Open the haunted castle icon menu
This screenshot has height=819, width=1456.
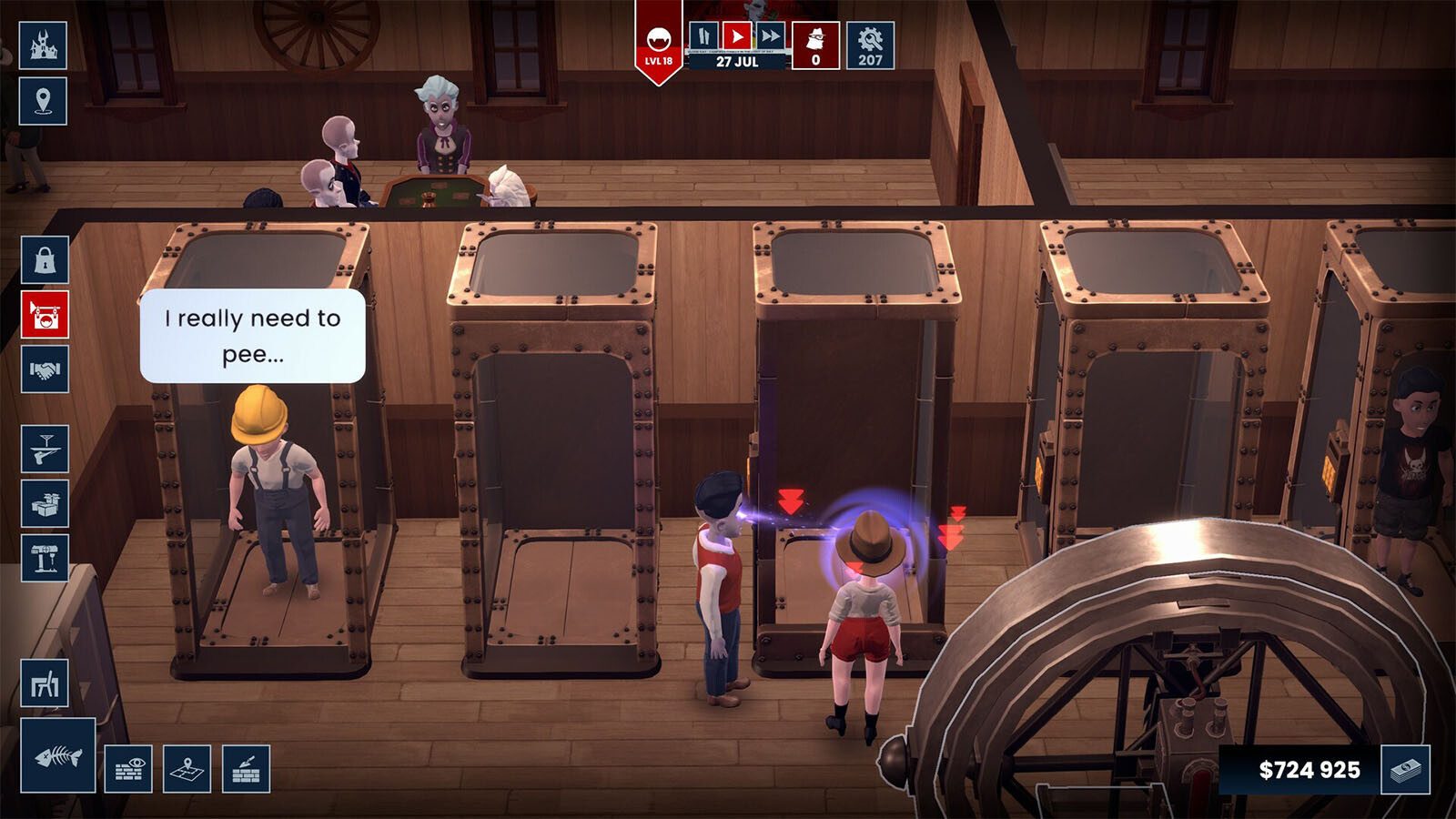click(43, 45)
